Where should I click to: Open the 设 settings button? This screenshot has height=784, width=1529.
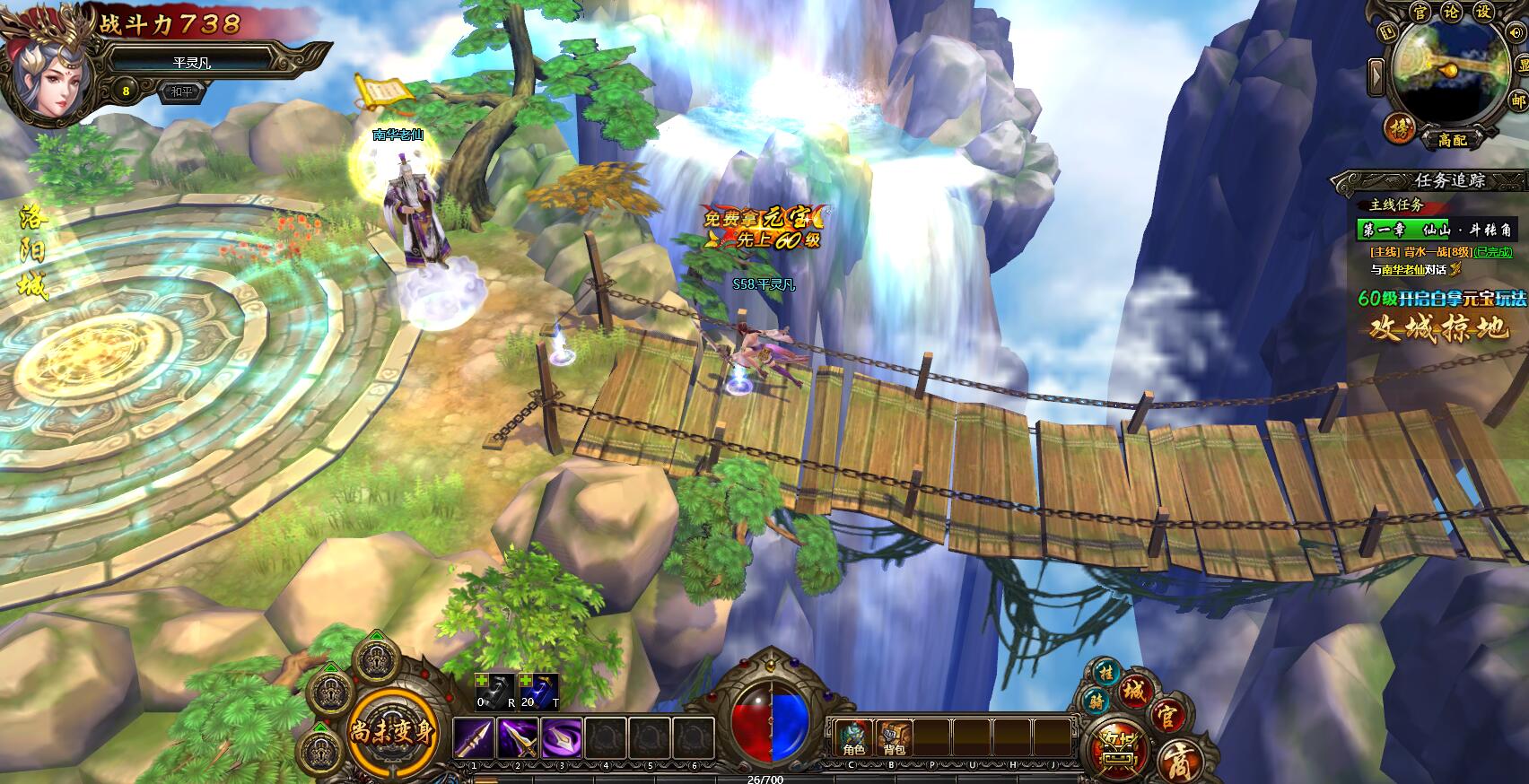pyautogui.click(x=1484, y=12)
